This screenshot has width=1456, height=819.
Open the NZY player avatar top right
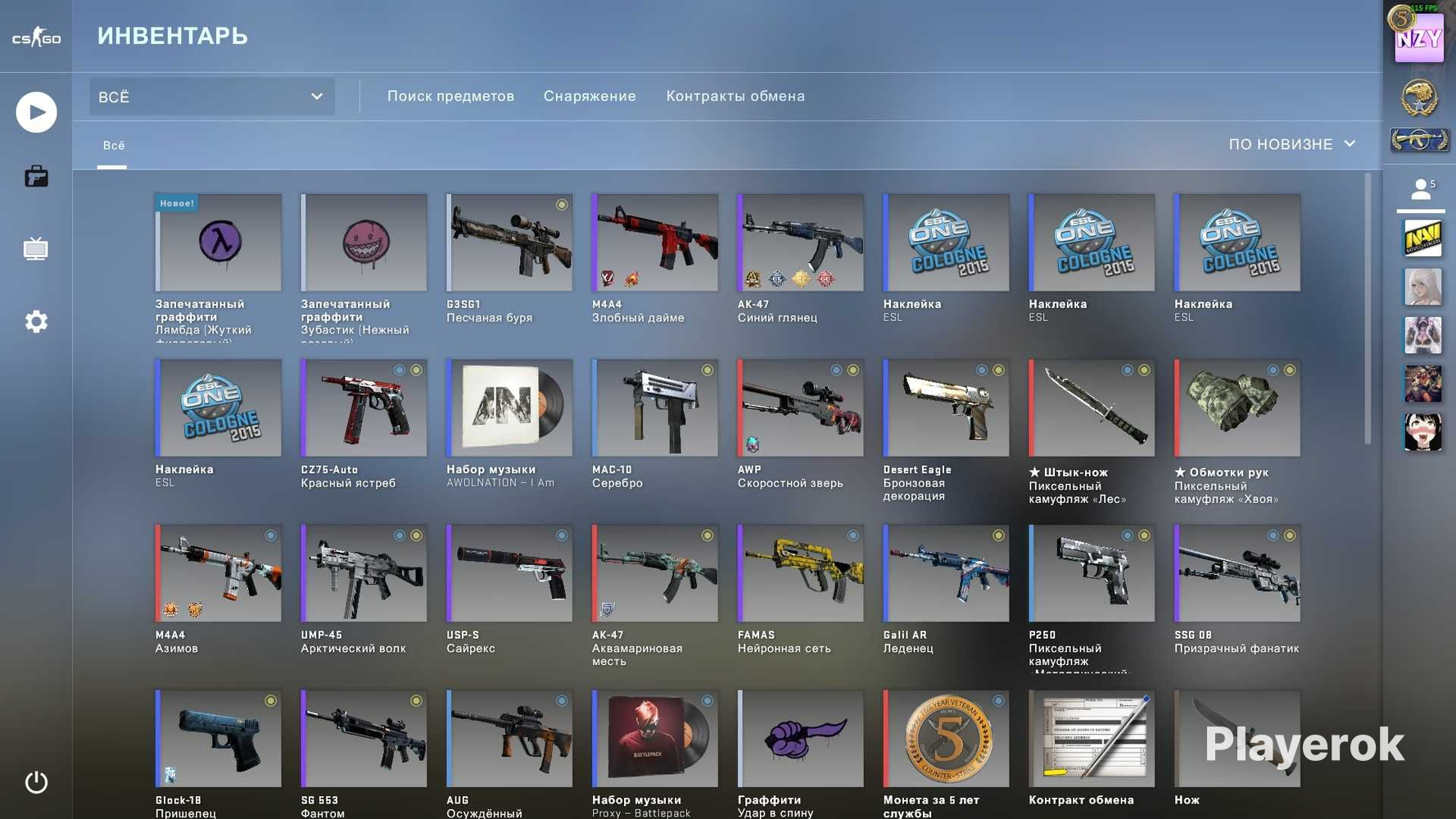(1419, 36)
